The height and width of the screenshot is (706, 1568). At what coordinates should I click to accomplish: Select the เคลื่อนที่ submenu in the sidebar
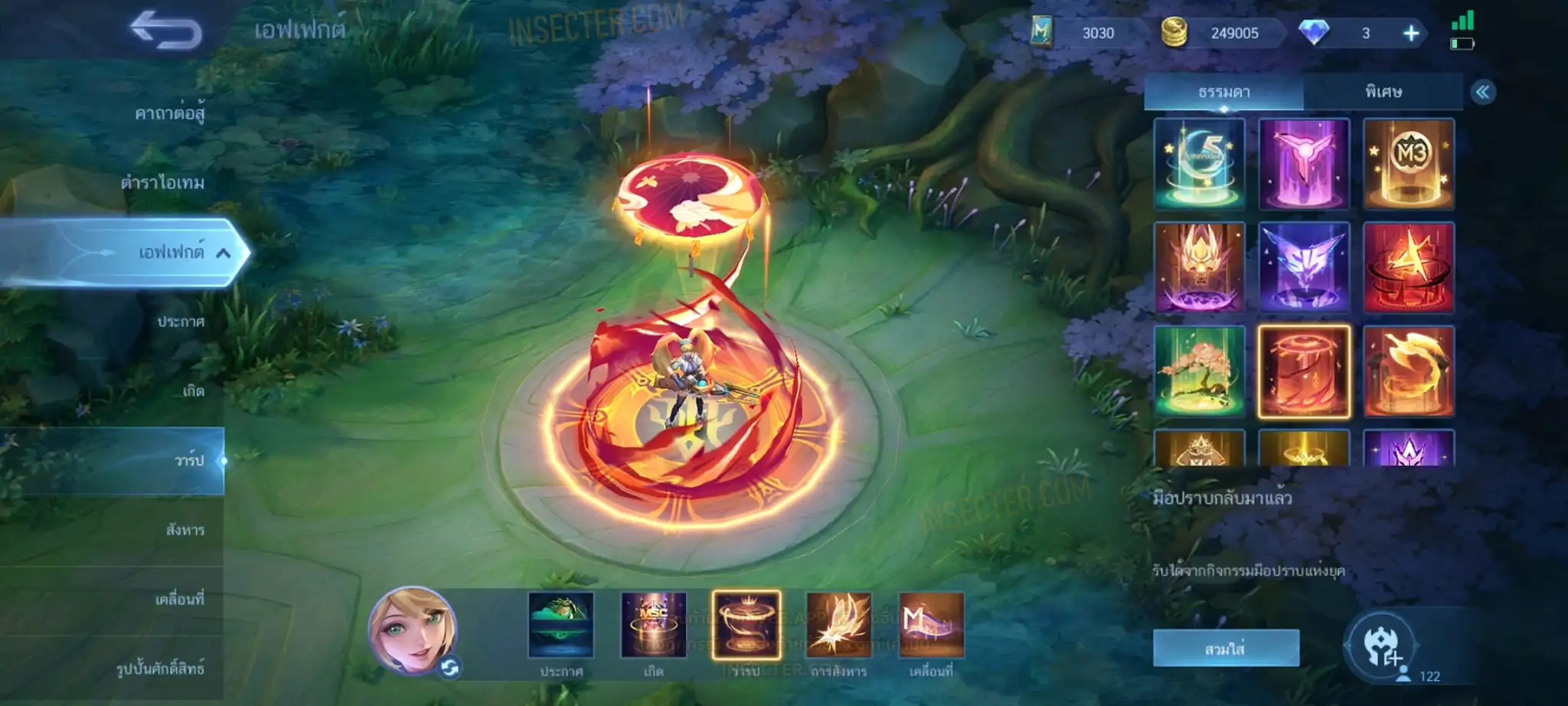pyautogui.click(x=179, y=600)
